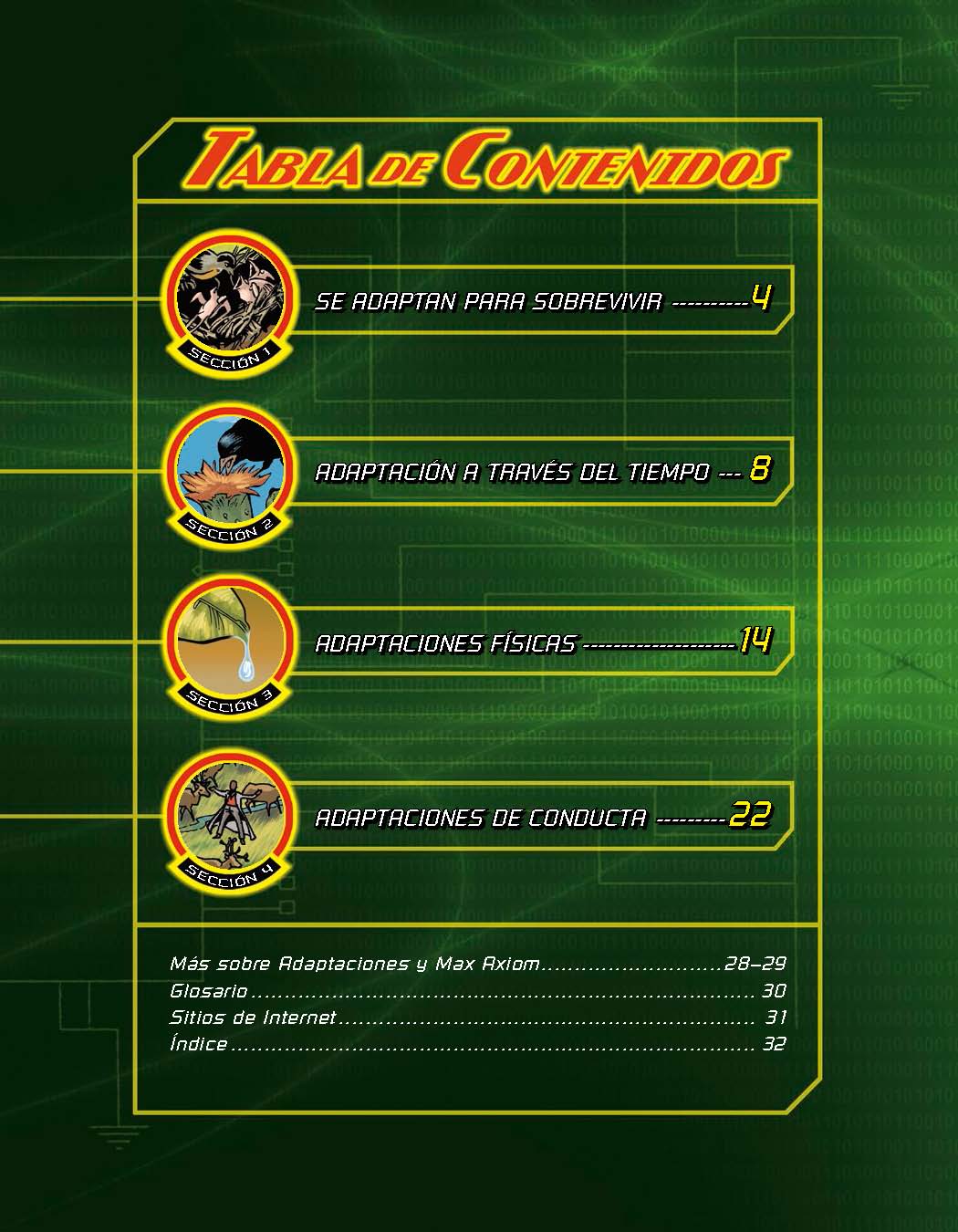Open section 'Se adaptan para sobrevivir'

click(488, 301)
